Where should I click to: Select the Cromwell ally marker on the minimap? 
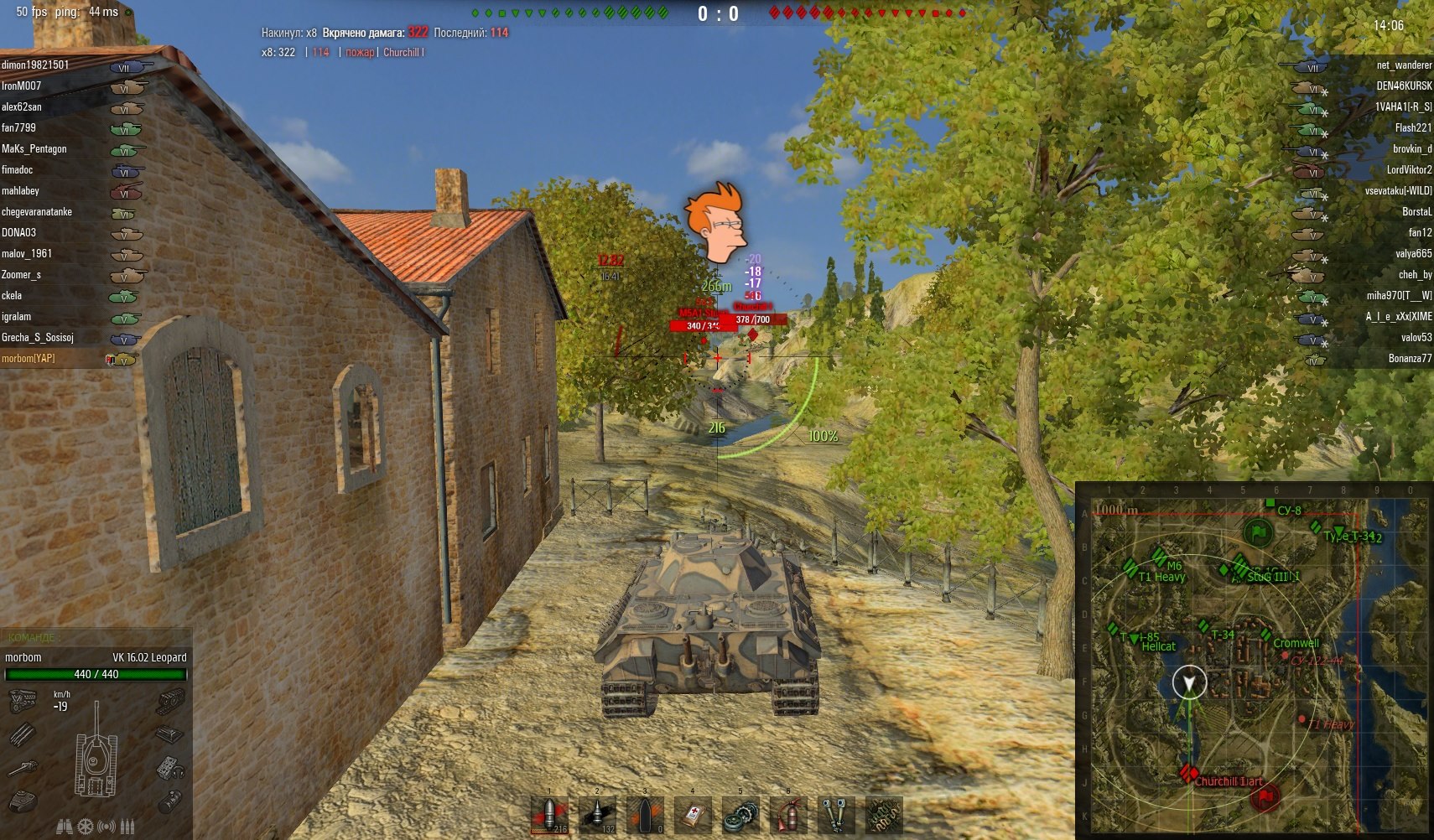pyautogui.click(x=1266, y=635)
